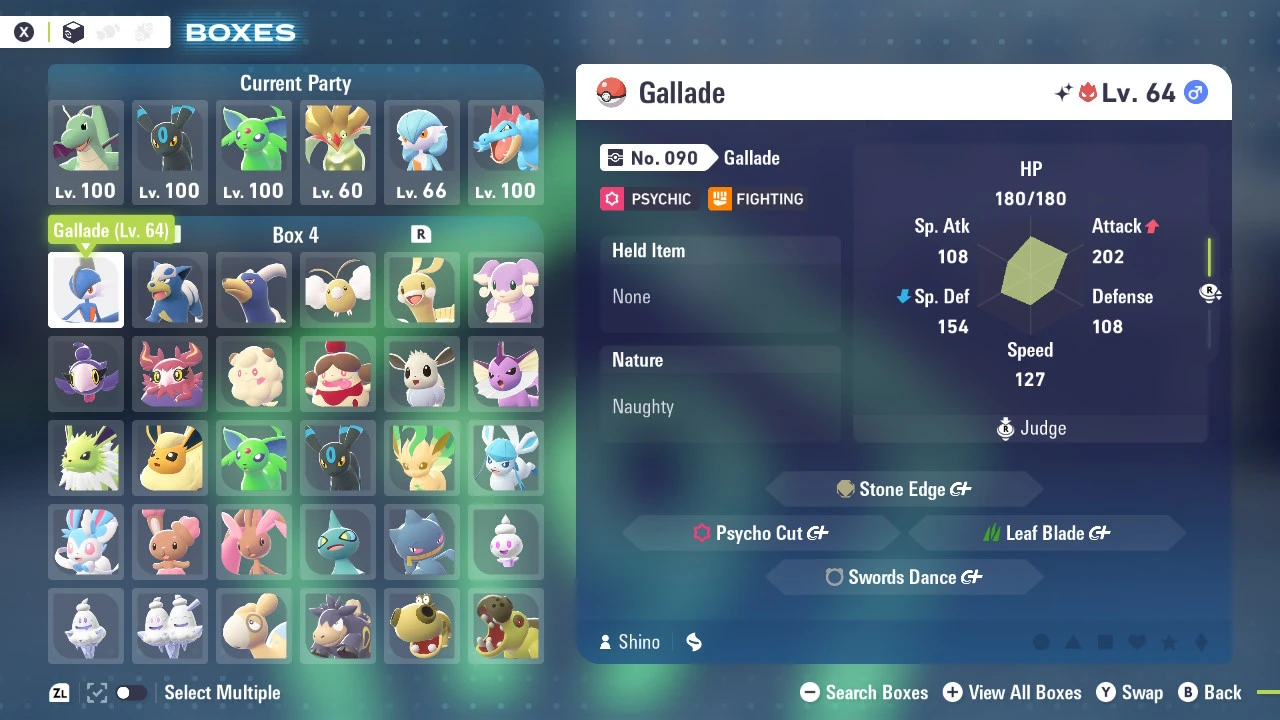Screen dimensions: 1280x720
Task: Open the Pokémon HOME cube icon top-left
Action: 72,31
